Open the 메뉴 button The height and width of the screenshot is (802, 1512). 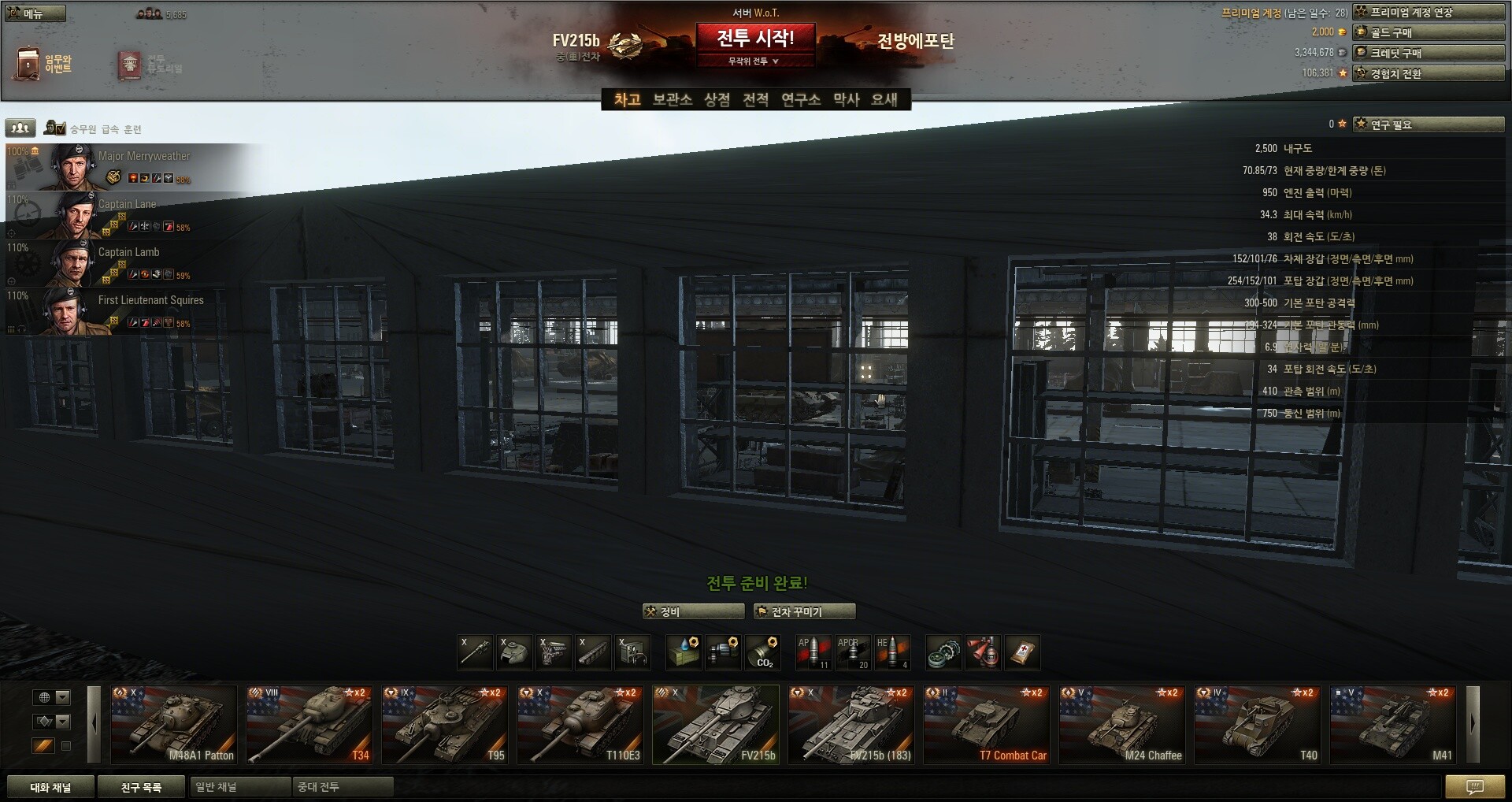click(35, 13)
